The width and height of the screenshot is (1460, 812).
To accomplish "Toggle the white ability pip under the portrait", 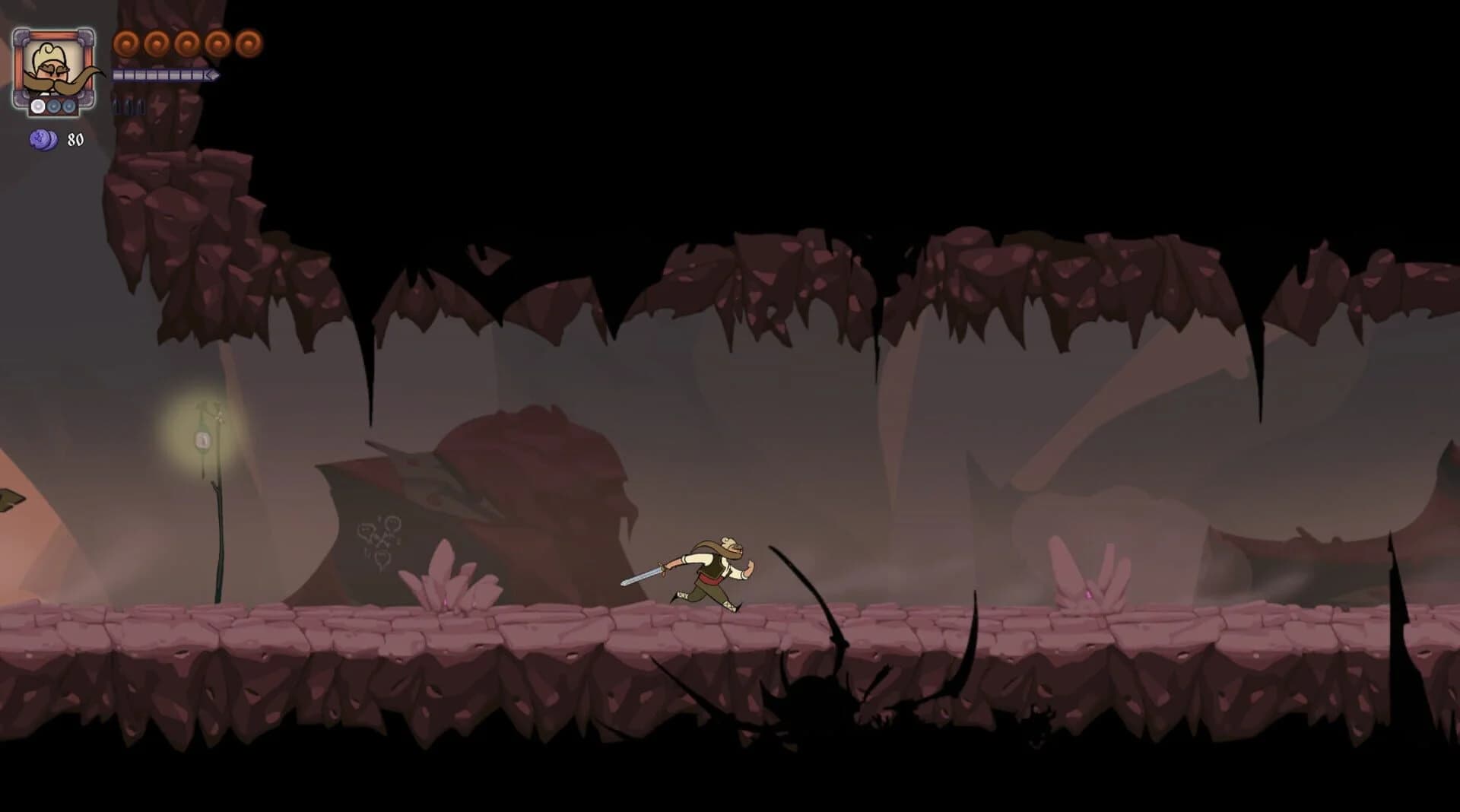I will (x=37, y=107).
